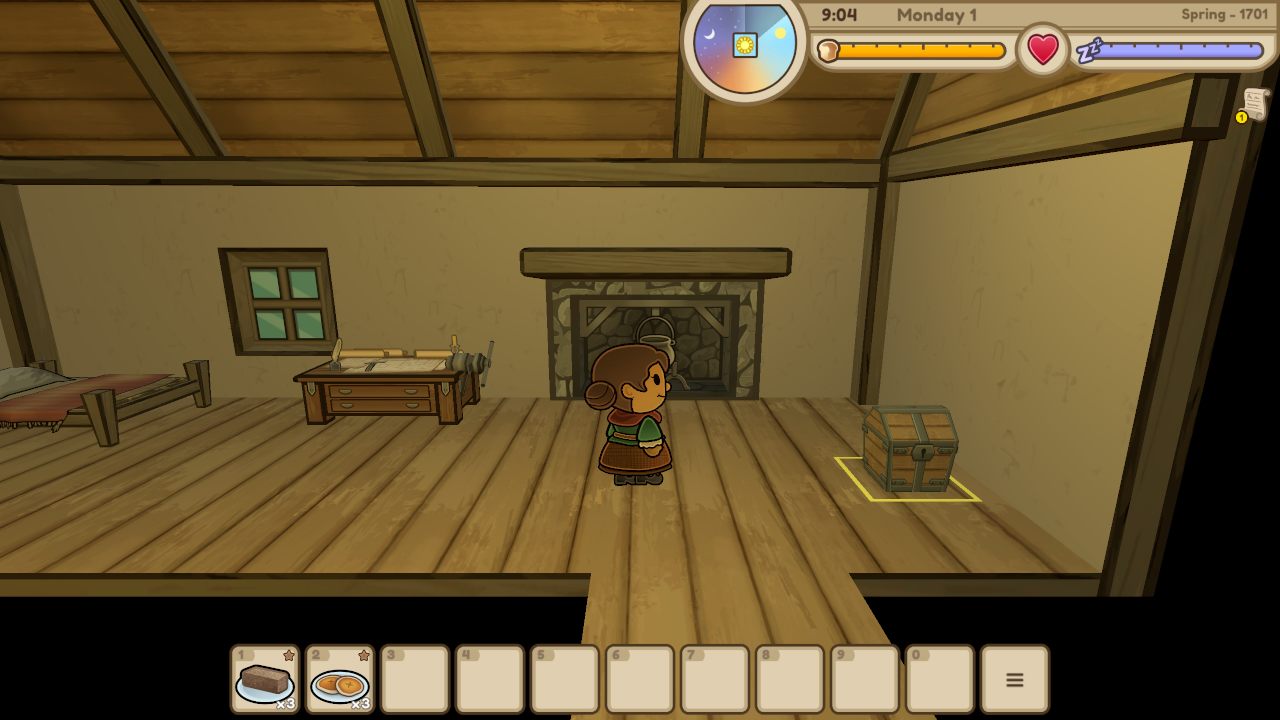This screenshot has width=1280, height=720.
Task: Click the day-night cycle clock dial
Action: (x=745, y=46)
